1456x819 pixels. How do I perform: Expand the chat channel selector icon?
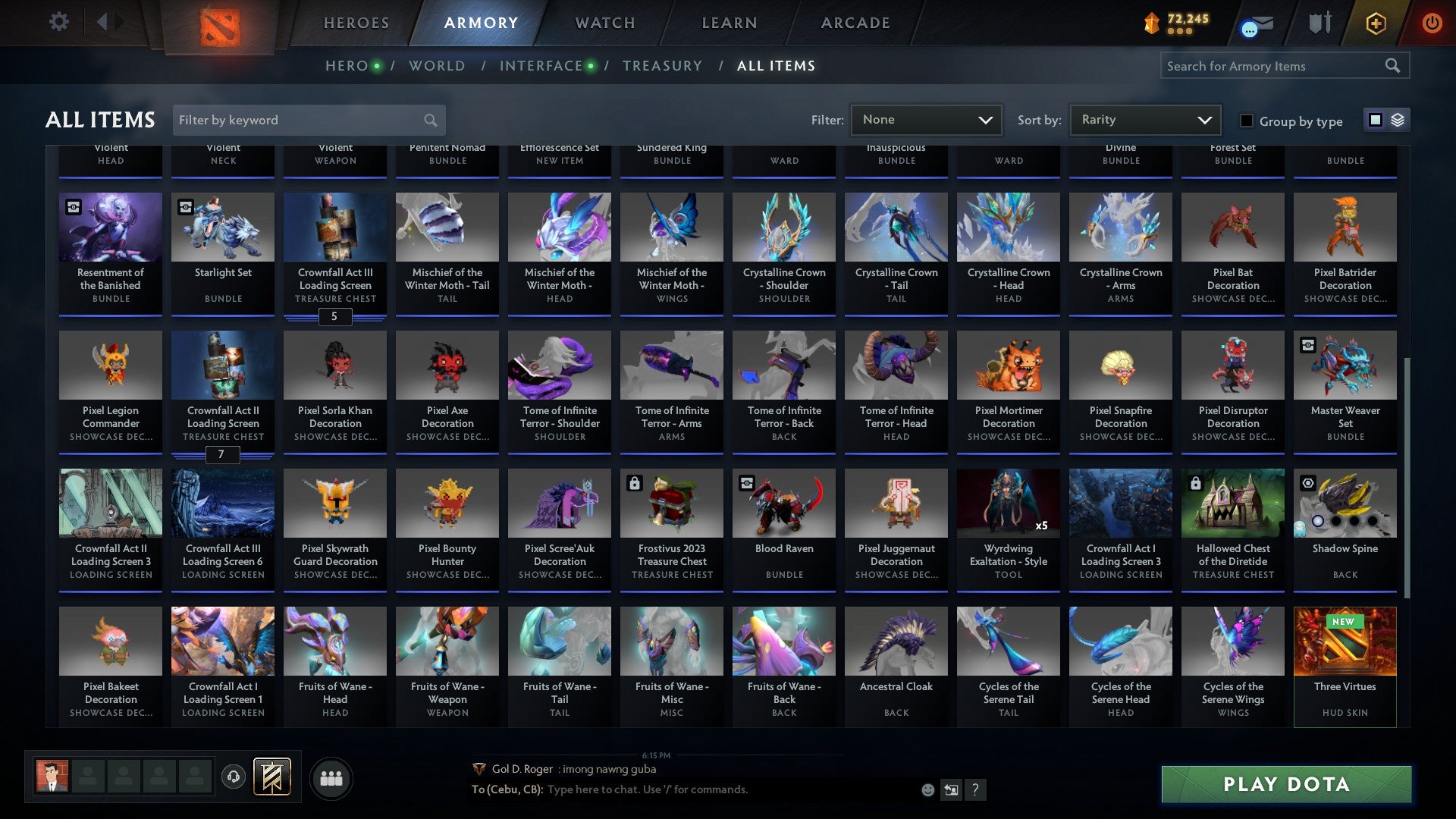pyautogui.click(x=951, y=789)
